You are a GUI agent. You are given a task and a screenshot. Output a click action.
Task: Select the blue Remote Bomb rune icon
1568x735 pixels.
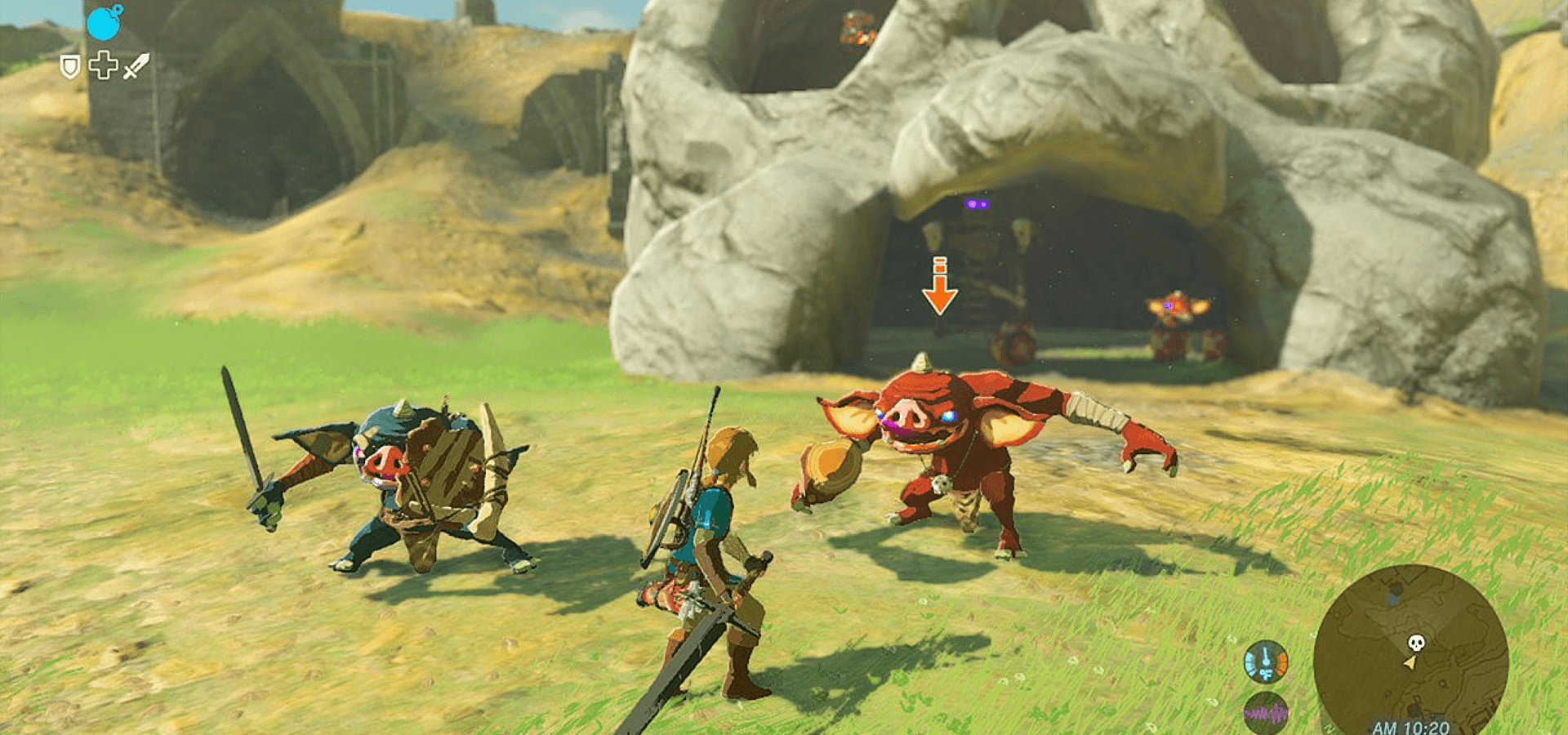[104, 23]
